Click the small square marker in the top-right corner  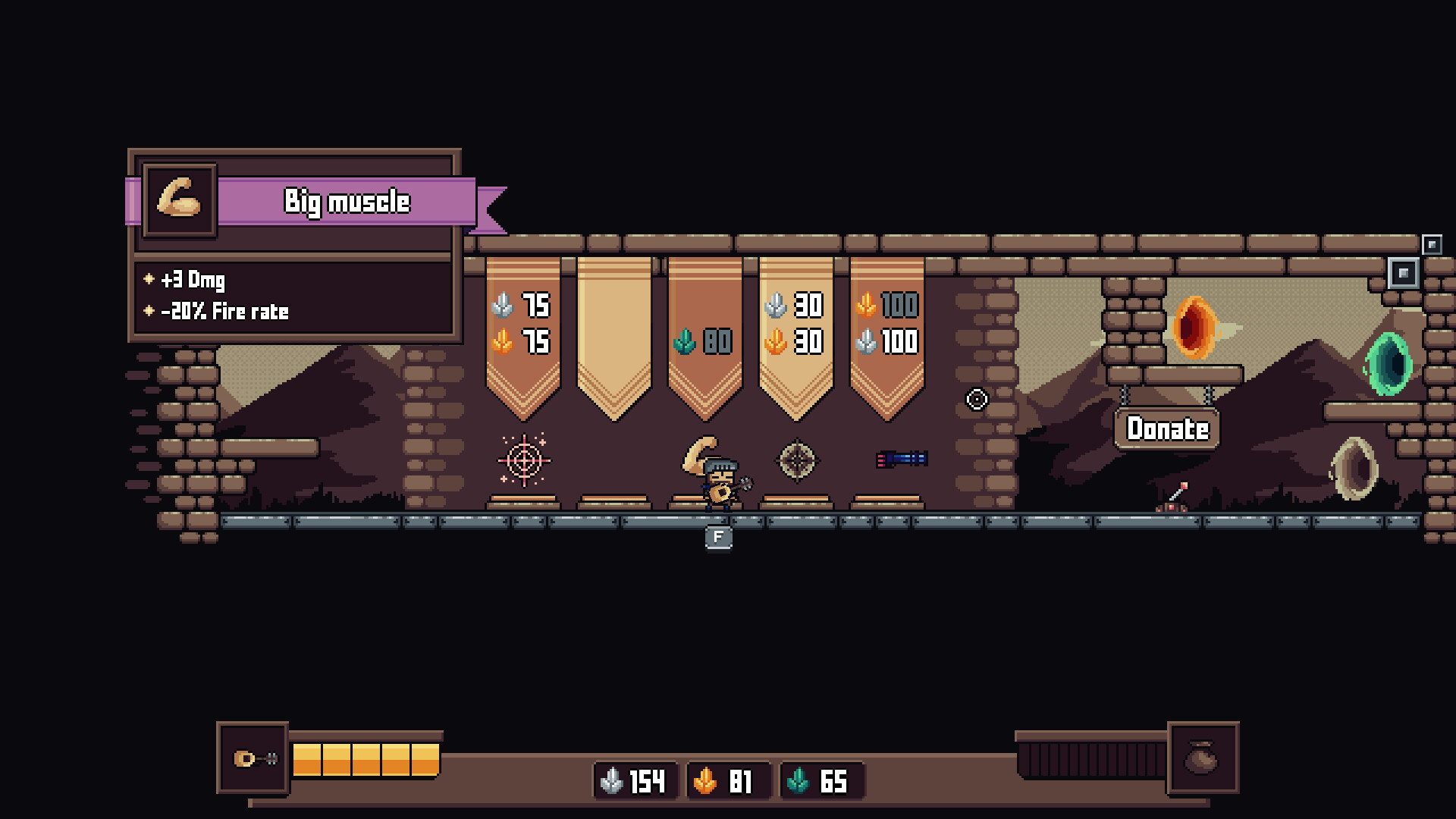click(x=1432, y=245)
